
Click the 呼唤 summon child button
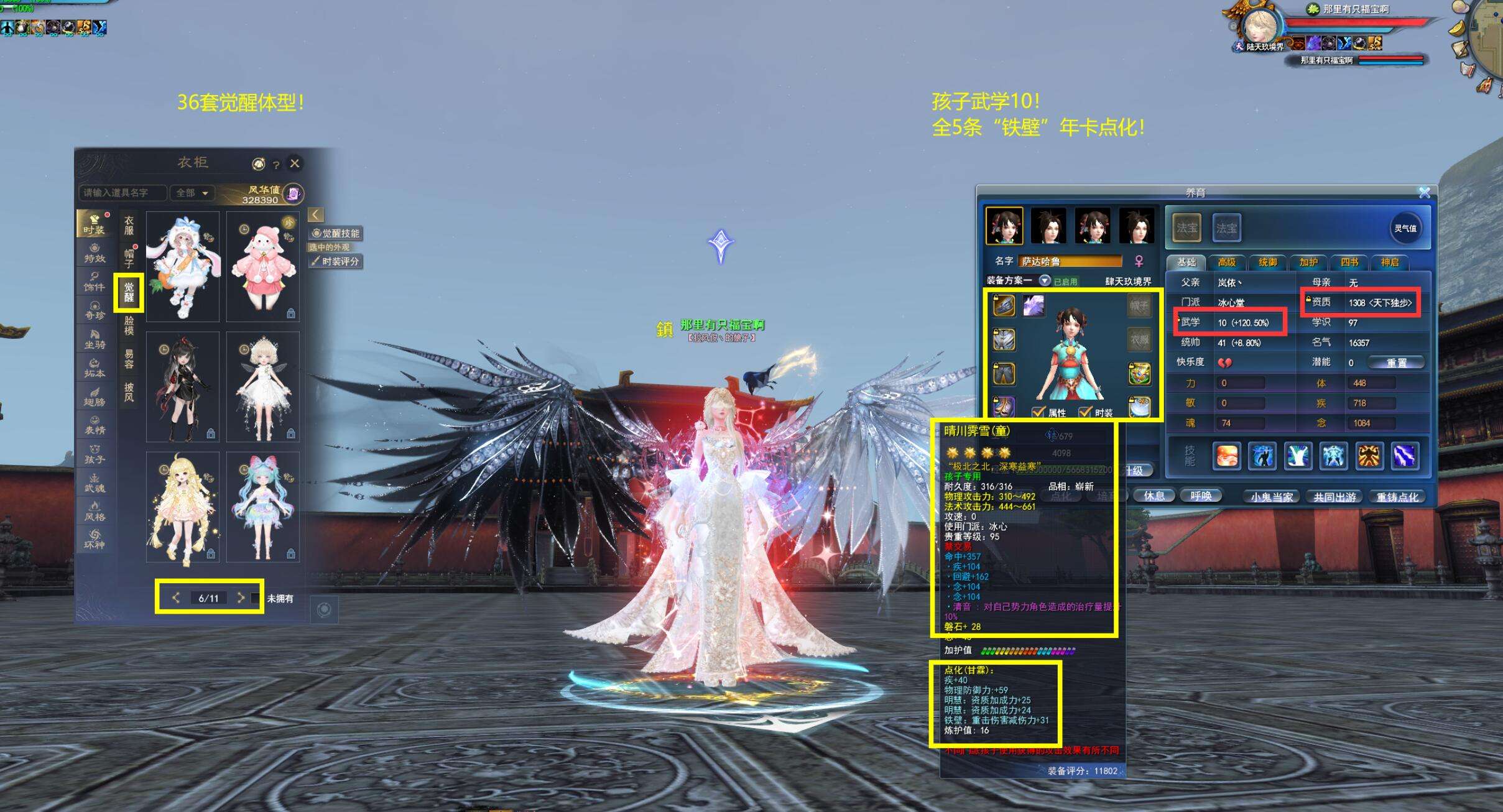[x=1200, y=496]
